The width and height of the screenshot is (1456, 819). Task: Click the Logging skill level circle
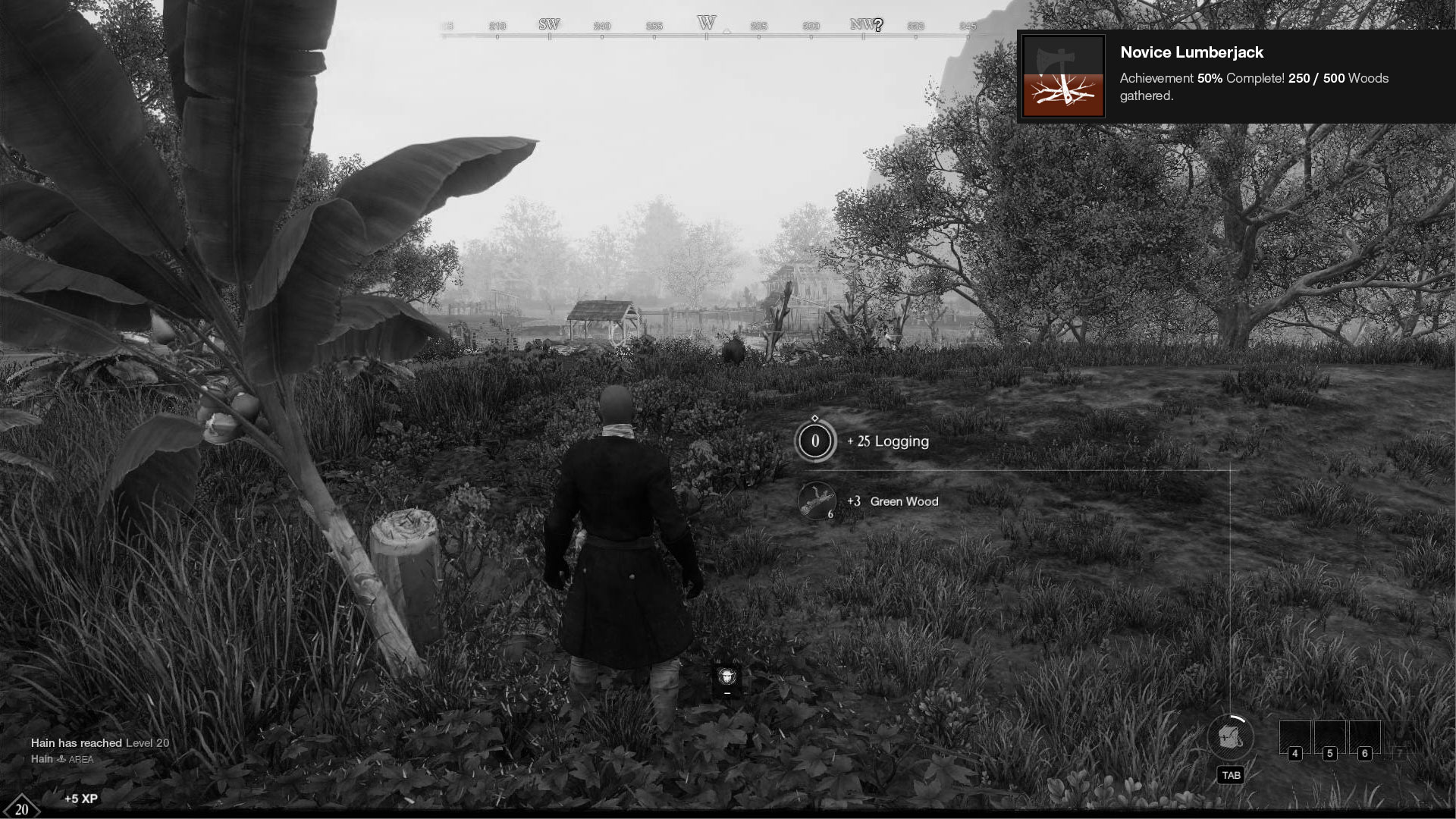pyautogui.click(x=815, y=441)
